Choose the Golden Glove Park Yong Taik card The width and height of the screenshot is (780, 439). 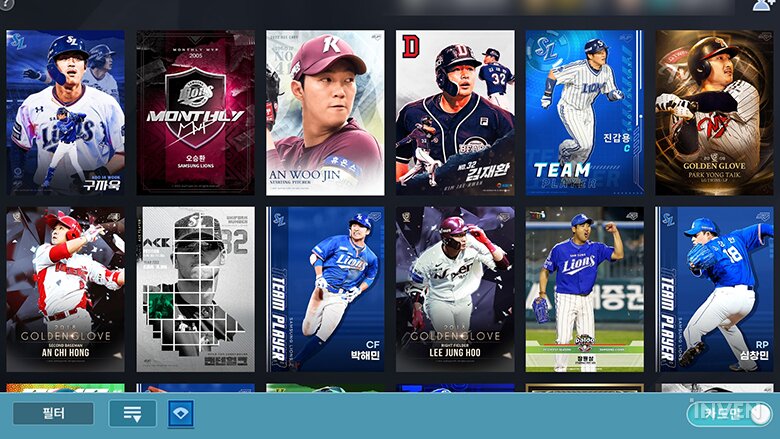click(714, 112)
